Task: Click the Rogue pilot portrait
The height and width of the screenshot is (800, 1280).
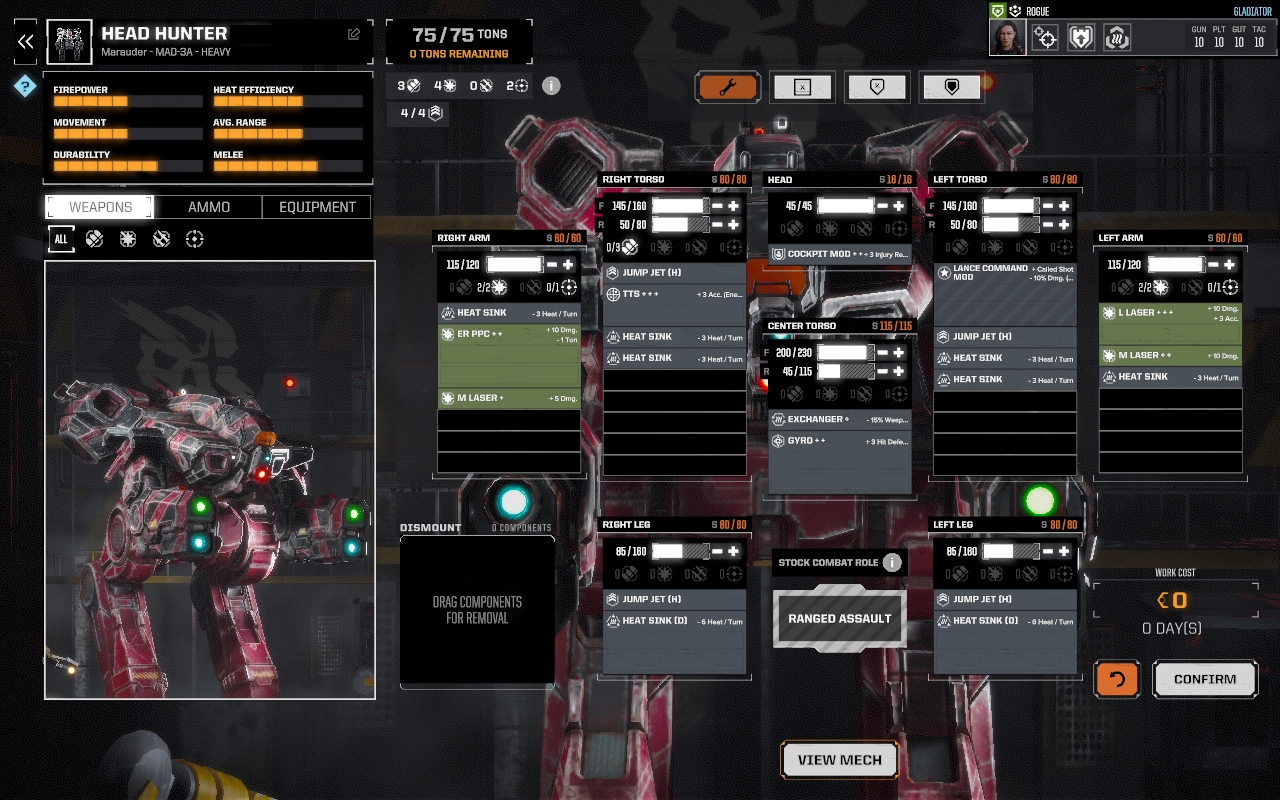Action: (x=1008, y=38)
